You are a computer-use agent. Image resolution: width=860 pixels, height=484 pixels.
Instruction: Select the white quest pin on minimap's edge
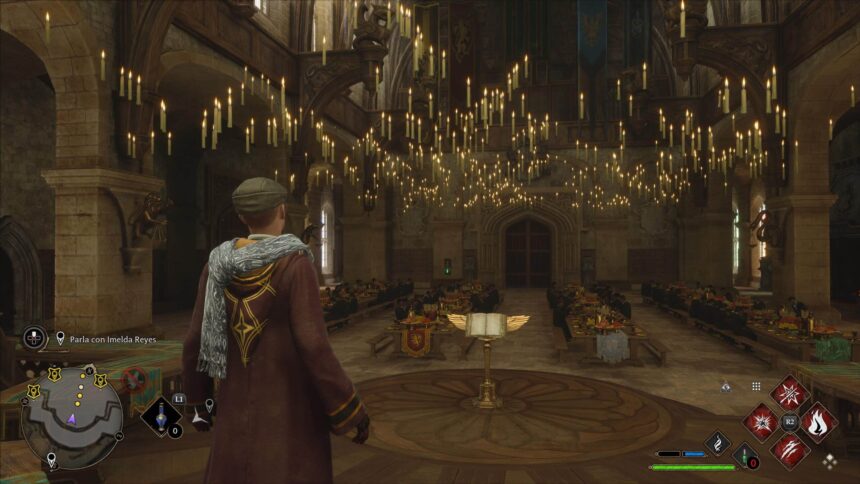coord(51,459)
